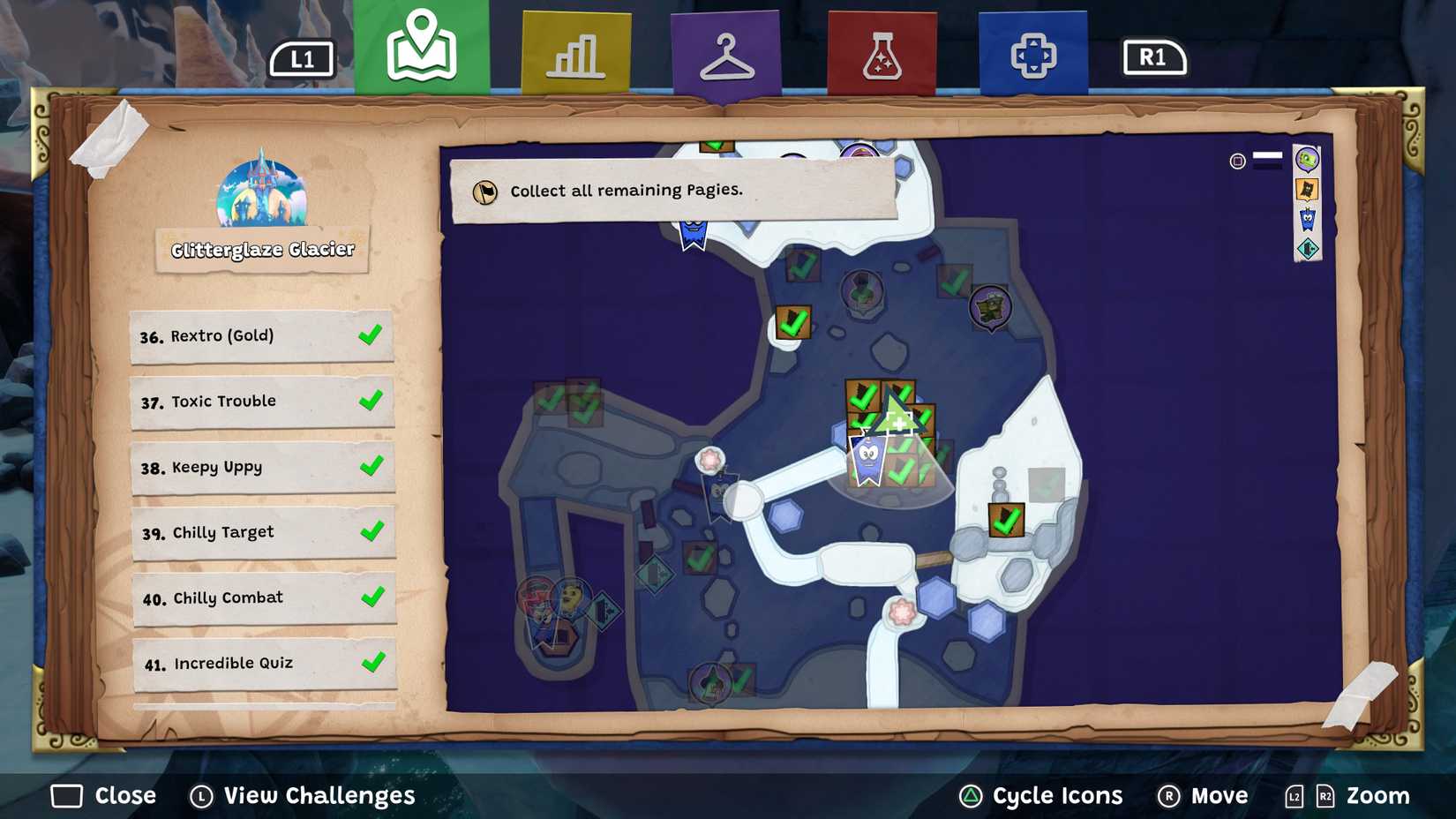Toggle the Chilly Target completion checkmark

tap(374, 531)
